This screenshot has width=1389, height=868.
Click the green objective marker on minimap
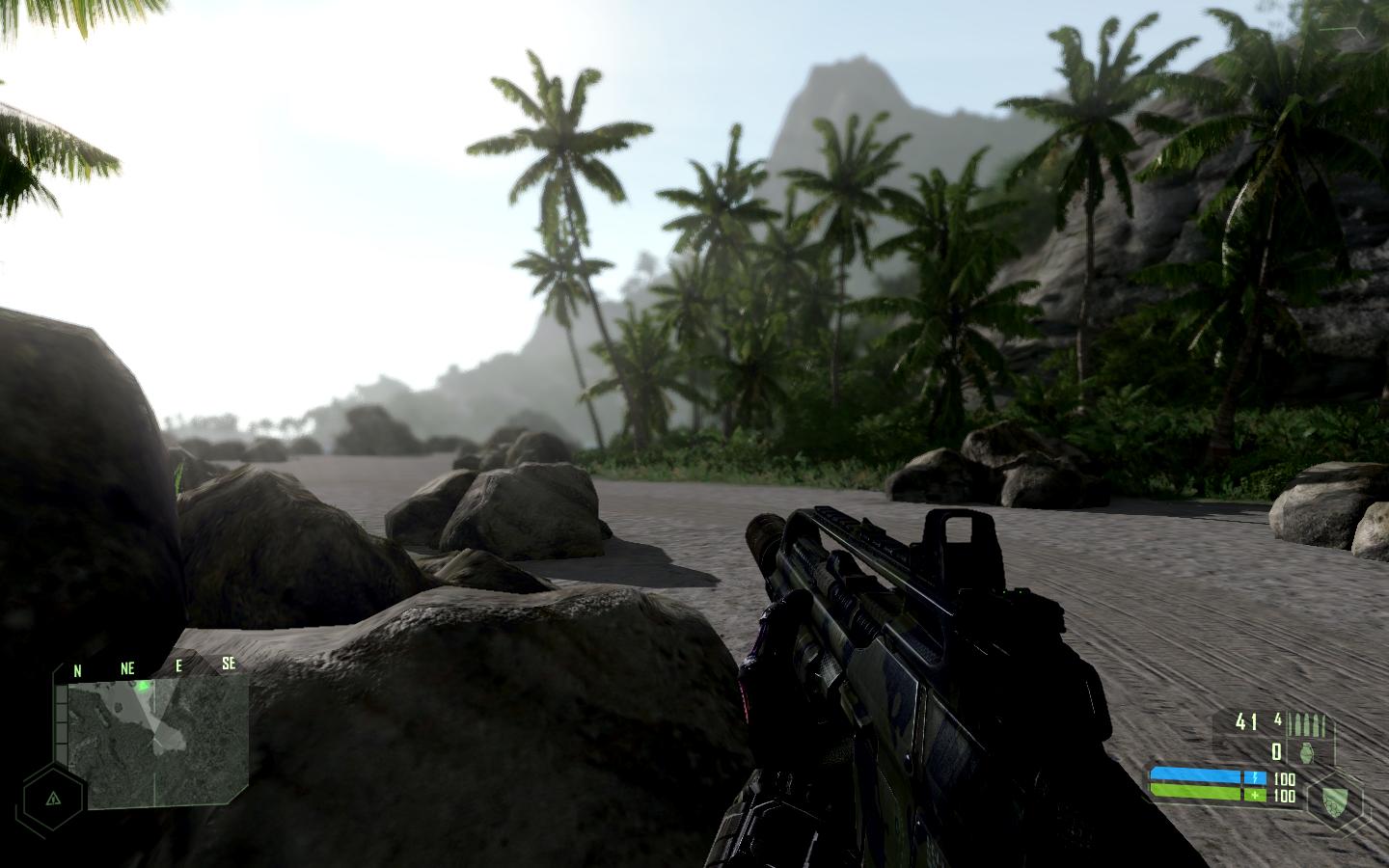[144, 687]
